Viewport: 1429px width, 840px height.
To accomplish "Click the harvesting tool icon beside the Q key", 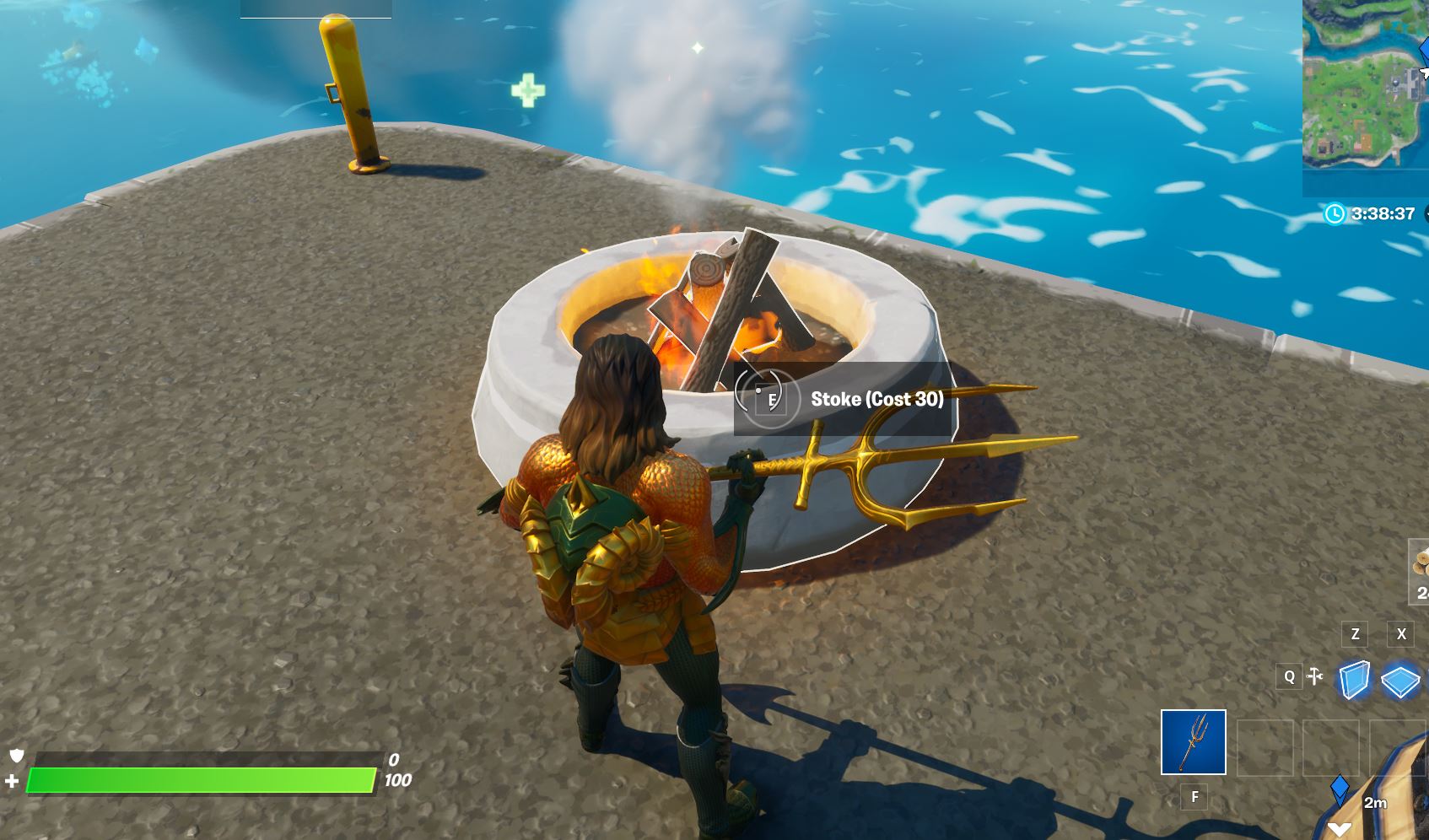I will [x=1313, y=676].
